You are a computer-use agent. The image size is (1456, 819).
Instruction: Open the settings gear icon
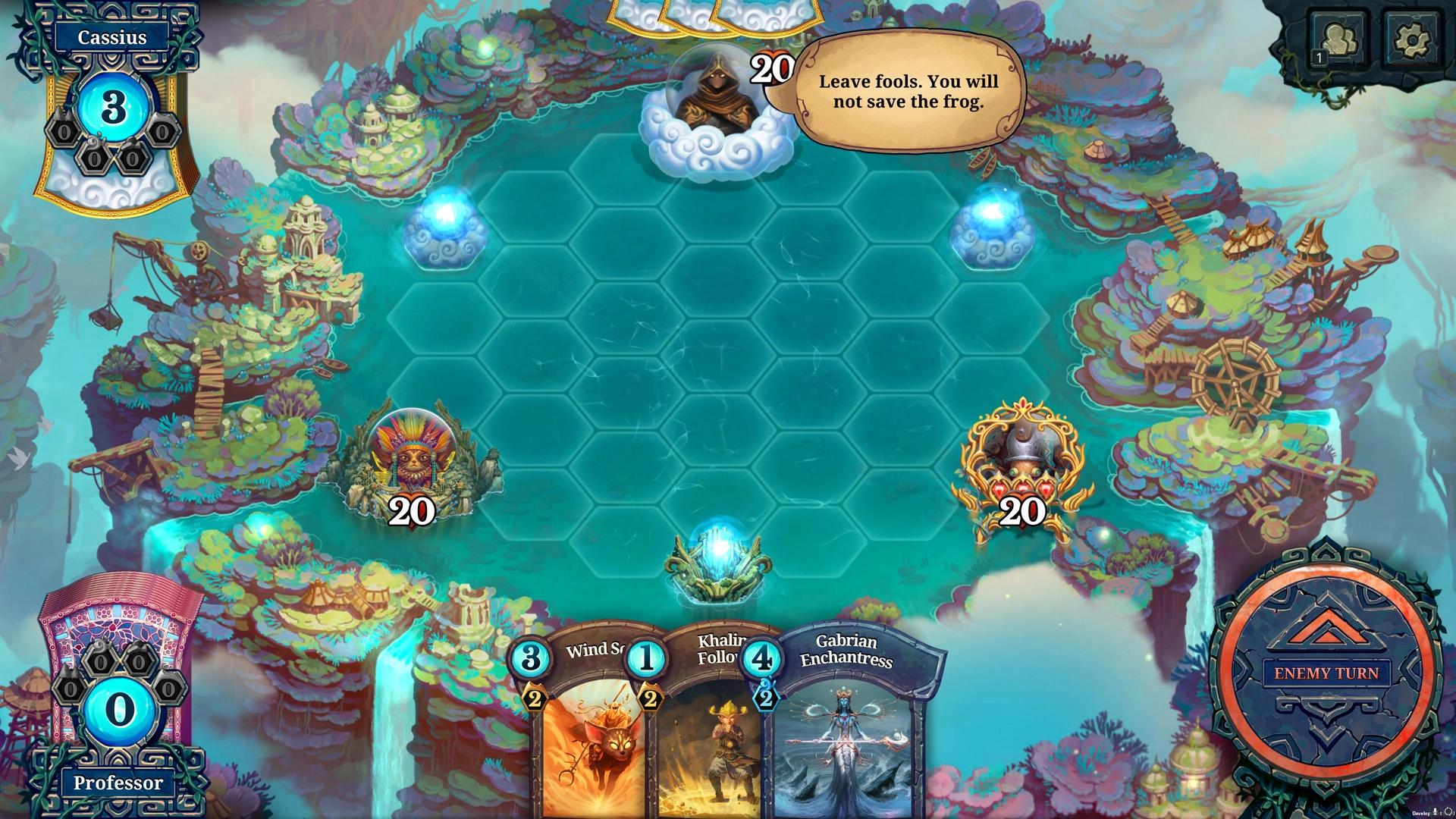point(1412,36)
